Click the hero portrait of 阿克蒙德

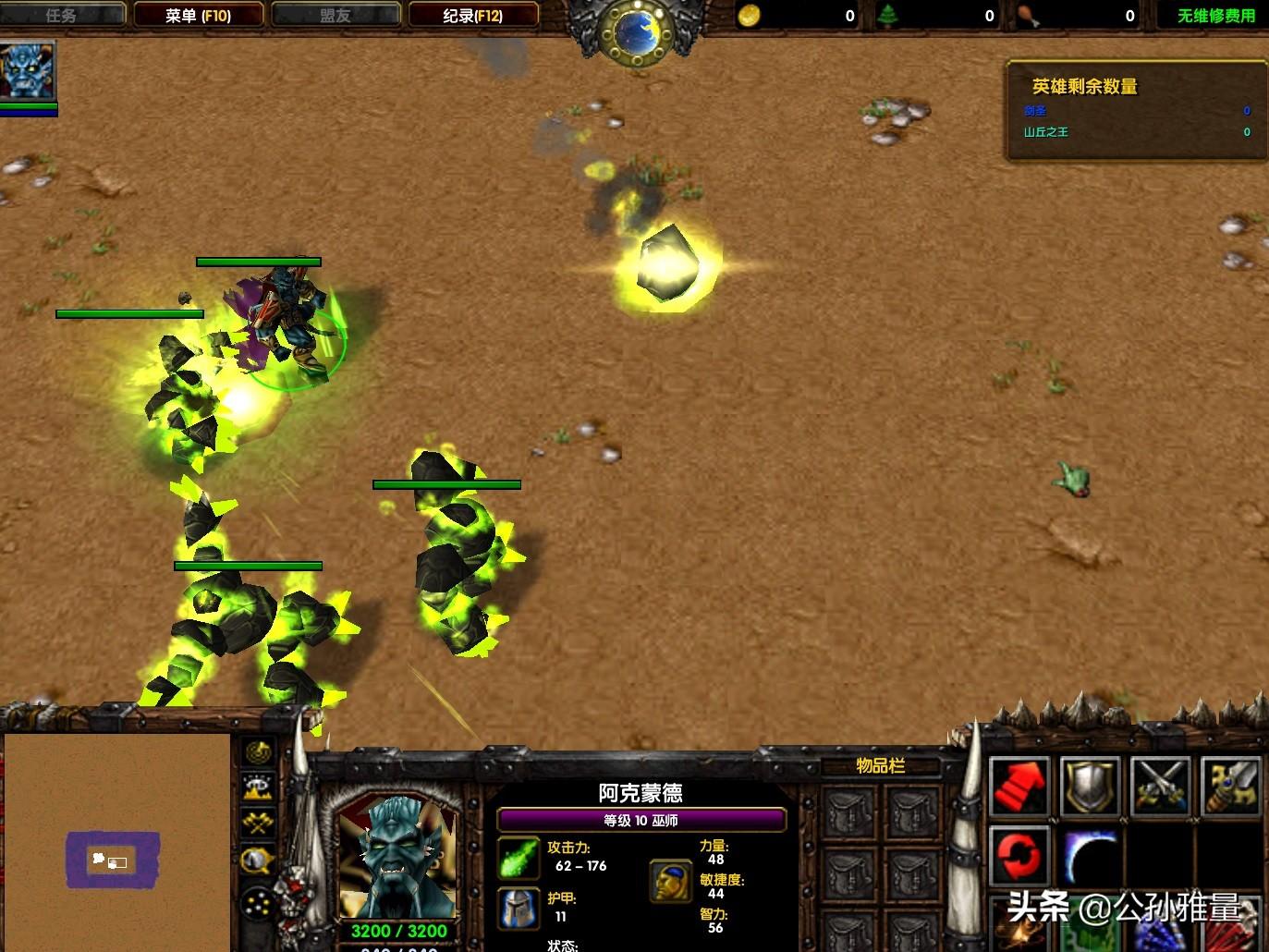[x=398, y=856]
